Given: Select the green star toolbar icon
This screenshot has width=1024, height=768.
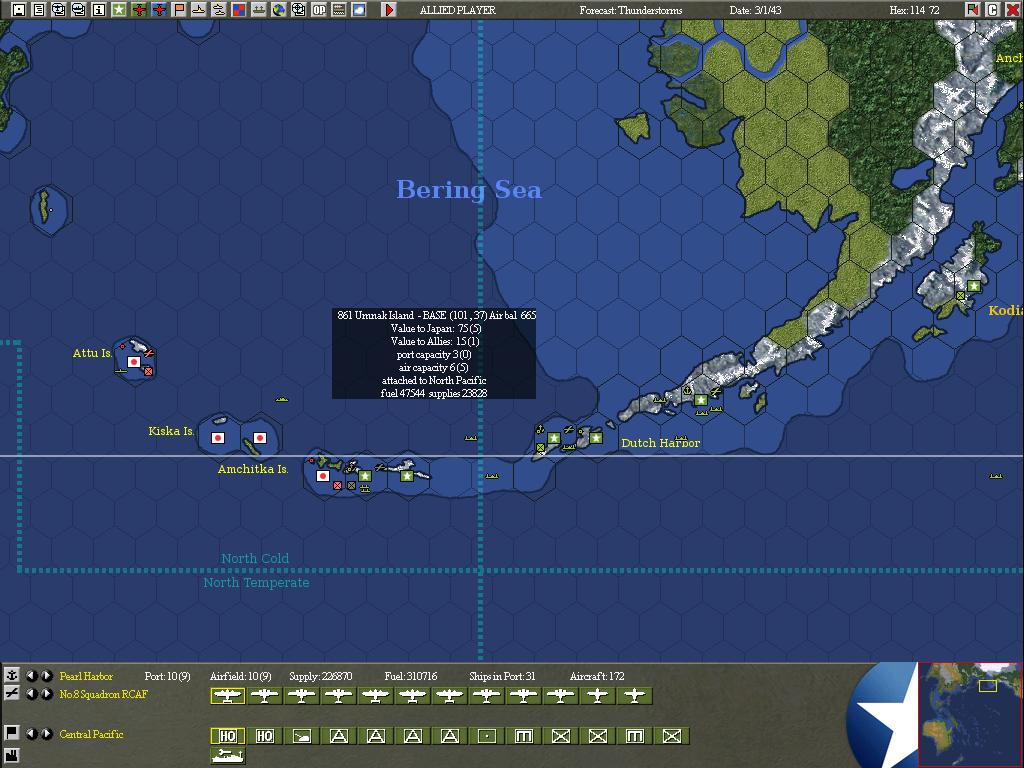Looking at the screenshot, I should click(x=119, y=10).
